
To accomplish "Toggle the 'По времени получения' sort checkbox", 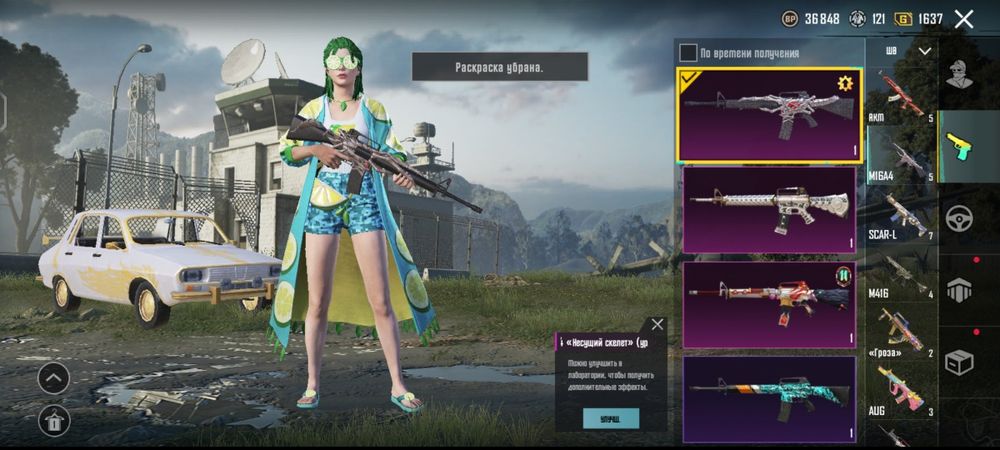I will click(x=688, y=53).
